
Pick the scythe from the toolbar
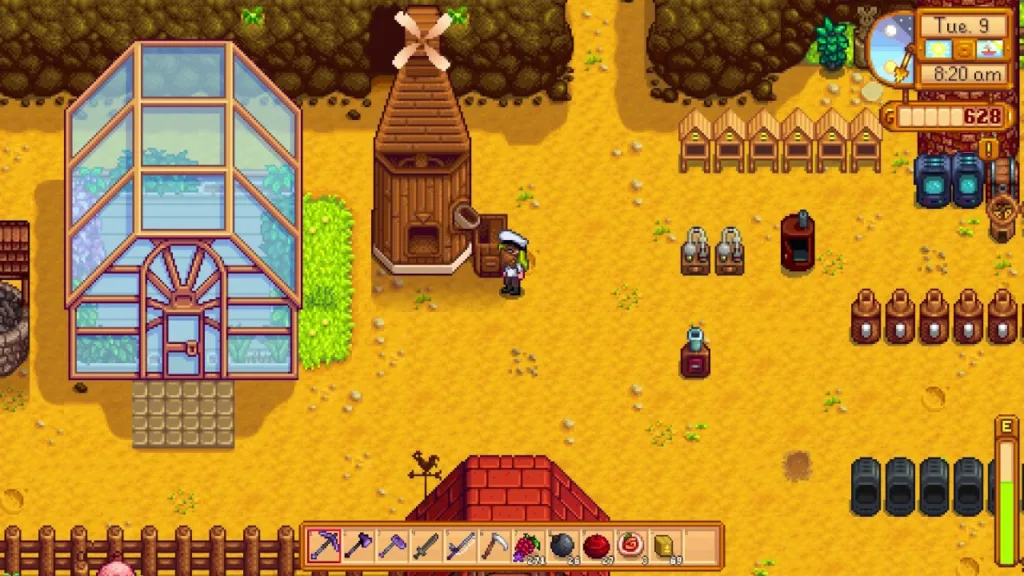494,546
